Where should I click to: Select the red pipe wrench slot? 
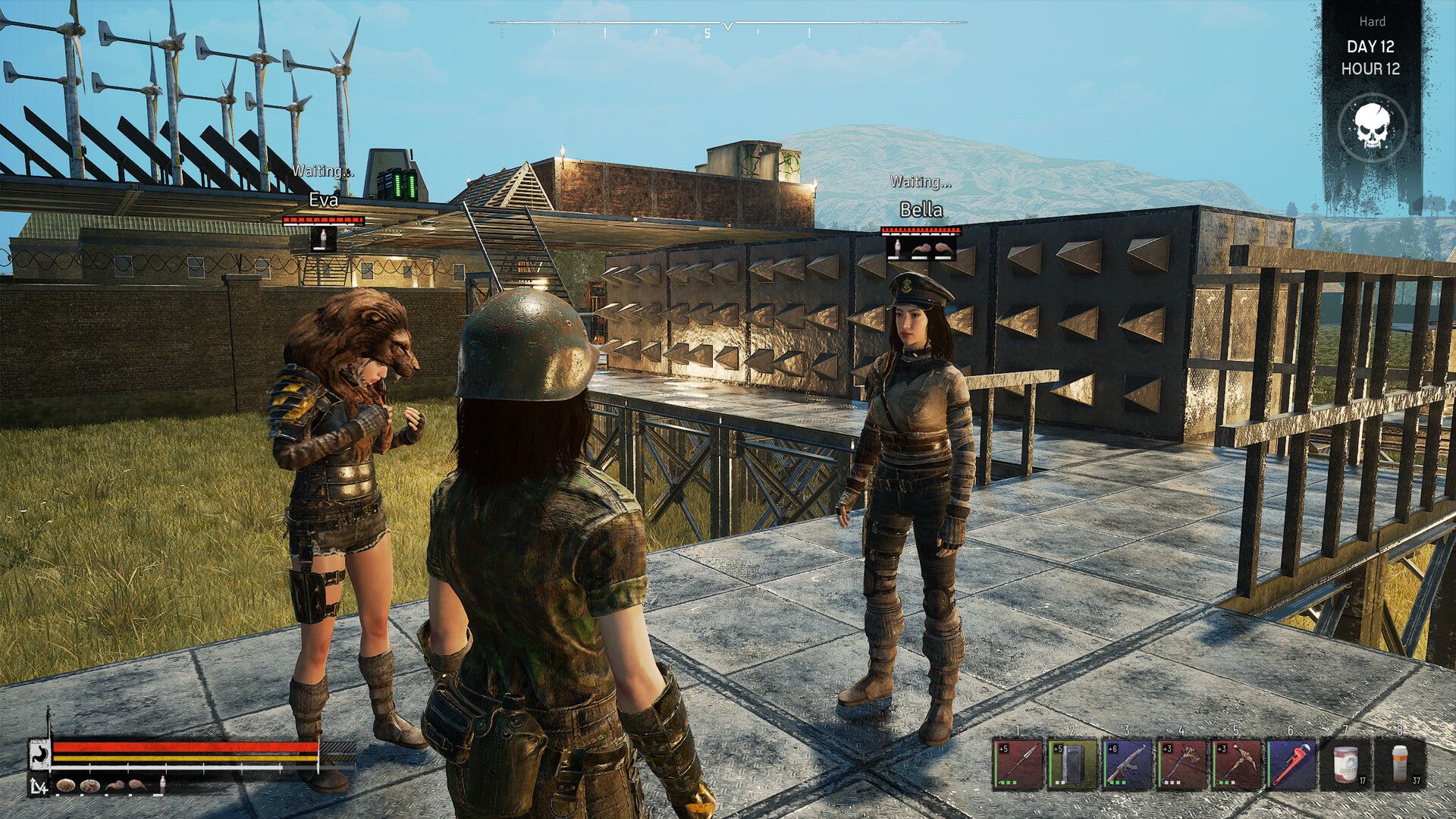(x=1290, y=764)
